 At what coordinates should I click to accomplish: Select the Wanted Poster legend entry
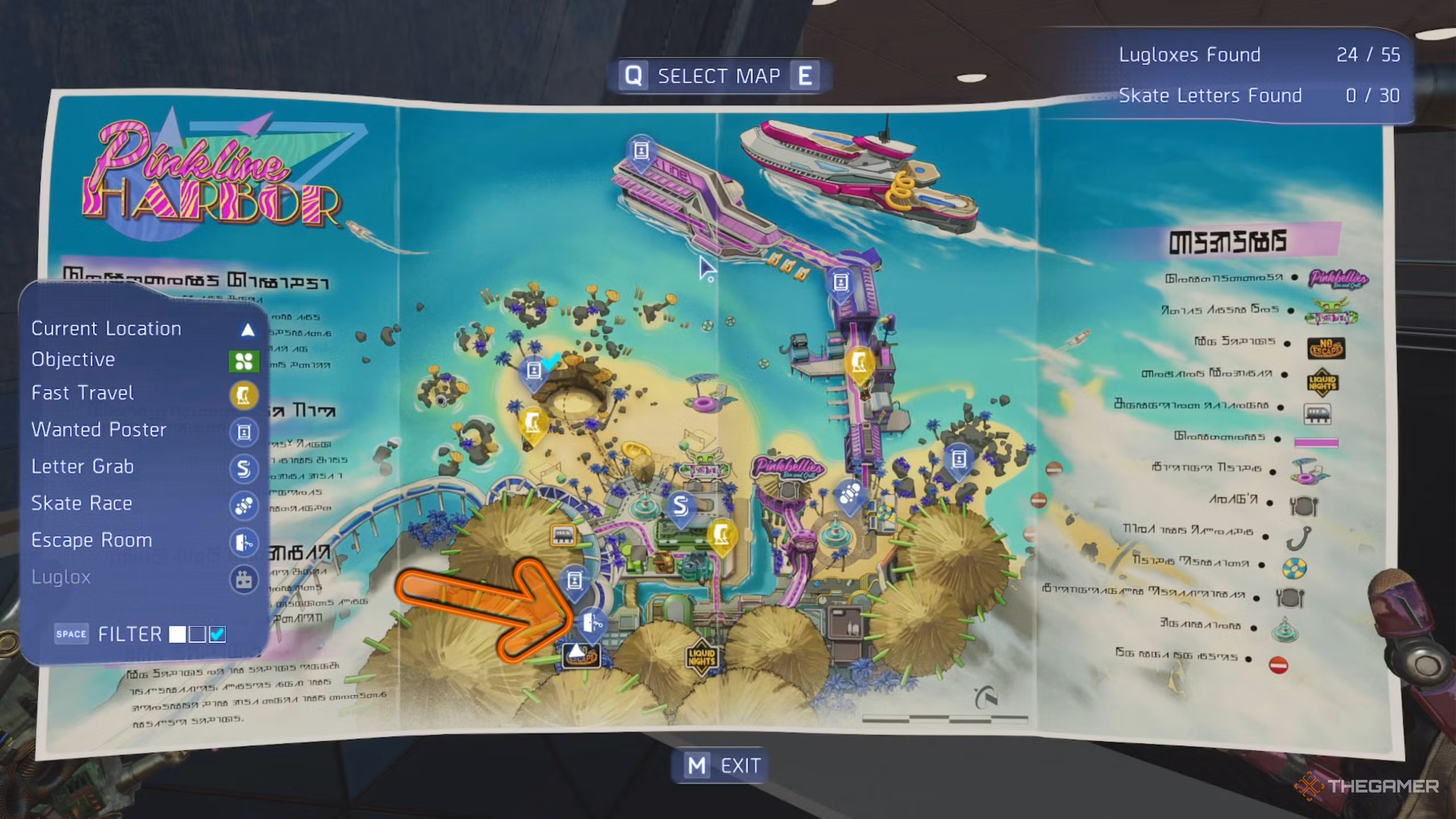tap(99, 430)
